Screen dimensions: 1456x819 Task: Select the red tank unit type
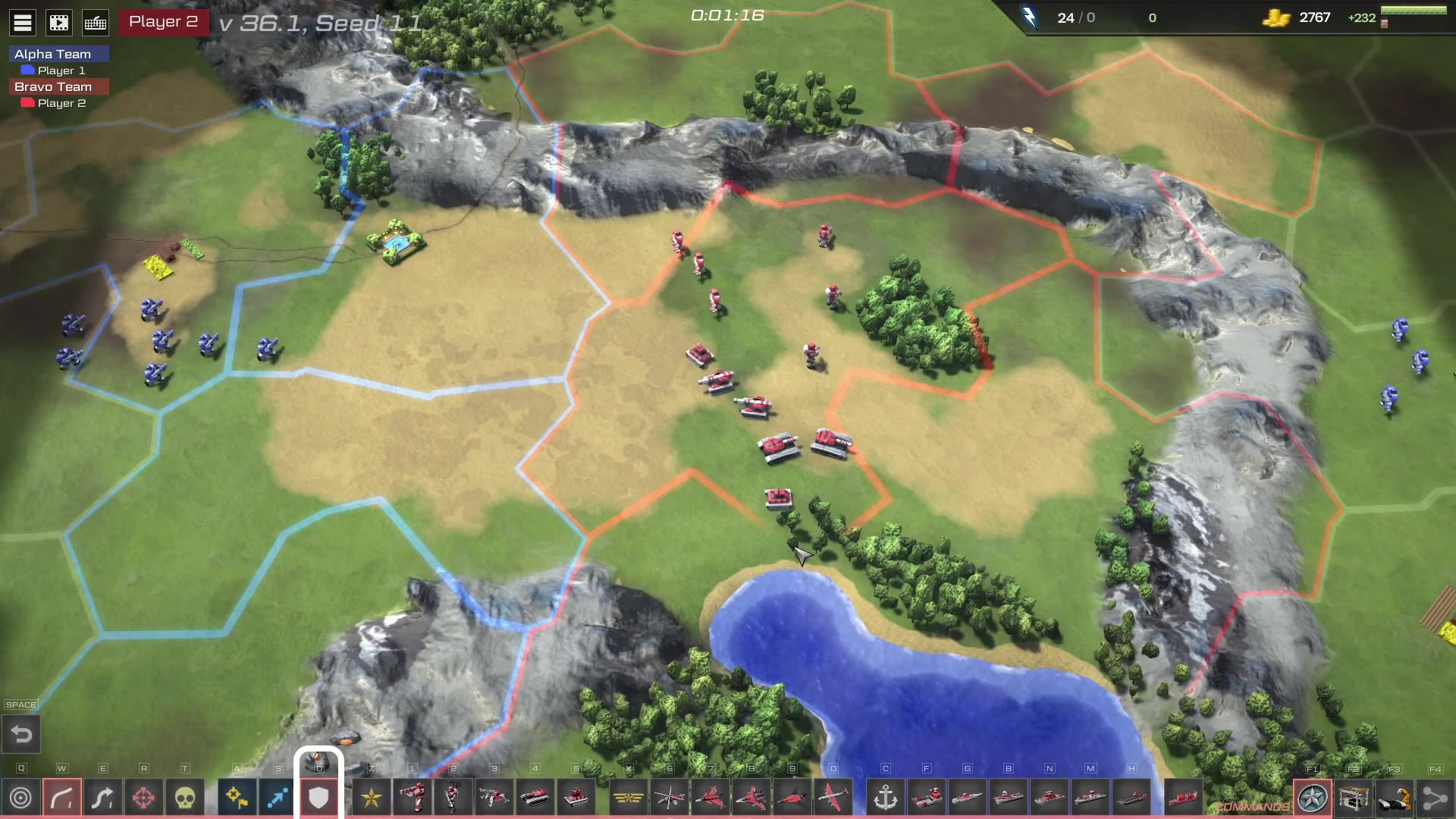click(x=535, y=798)
